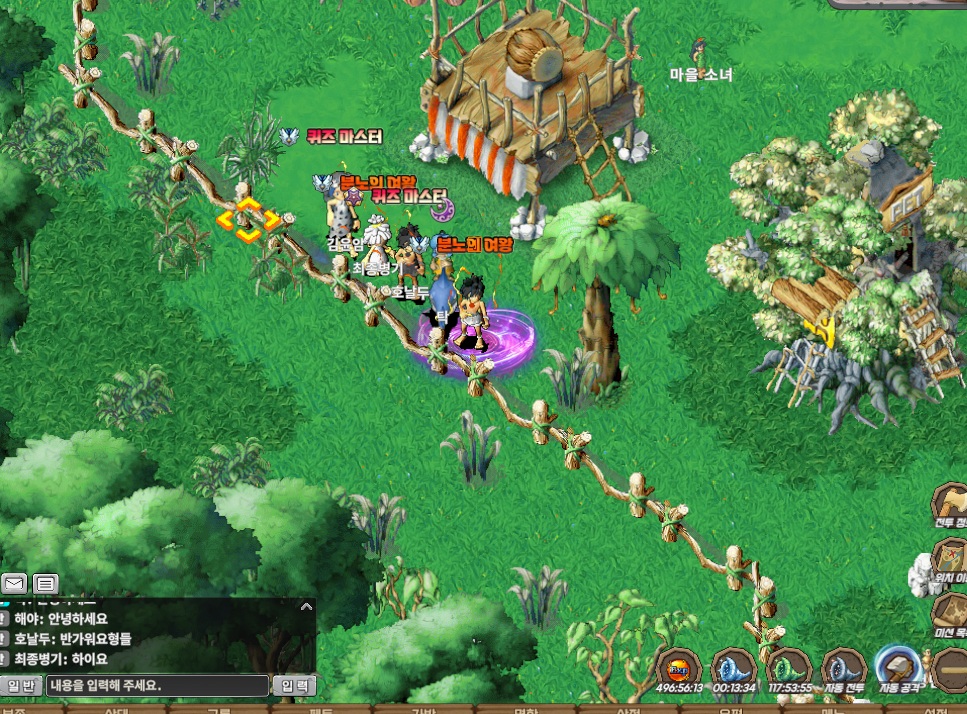Open the mail envelope icon
The width and height of the screenshot is (967, 714).
[14, 583]
